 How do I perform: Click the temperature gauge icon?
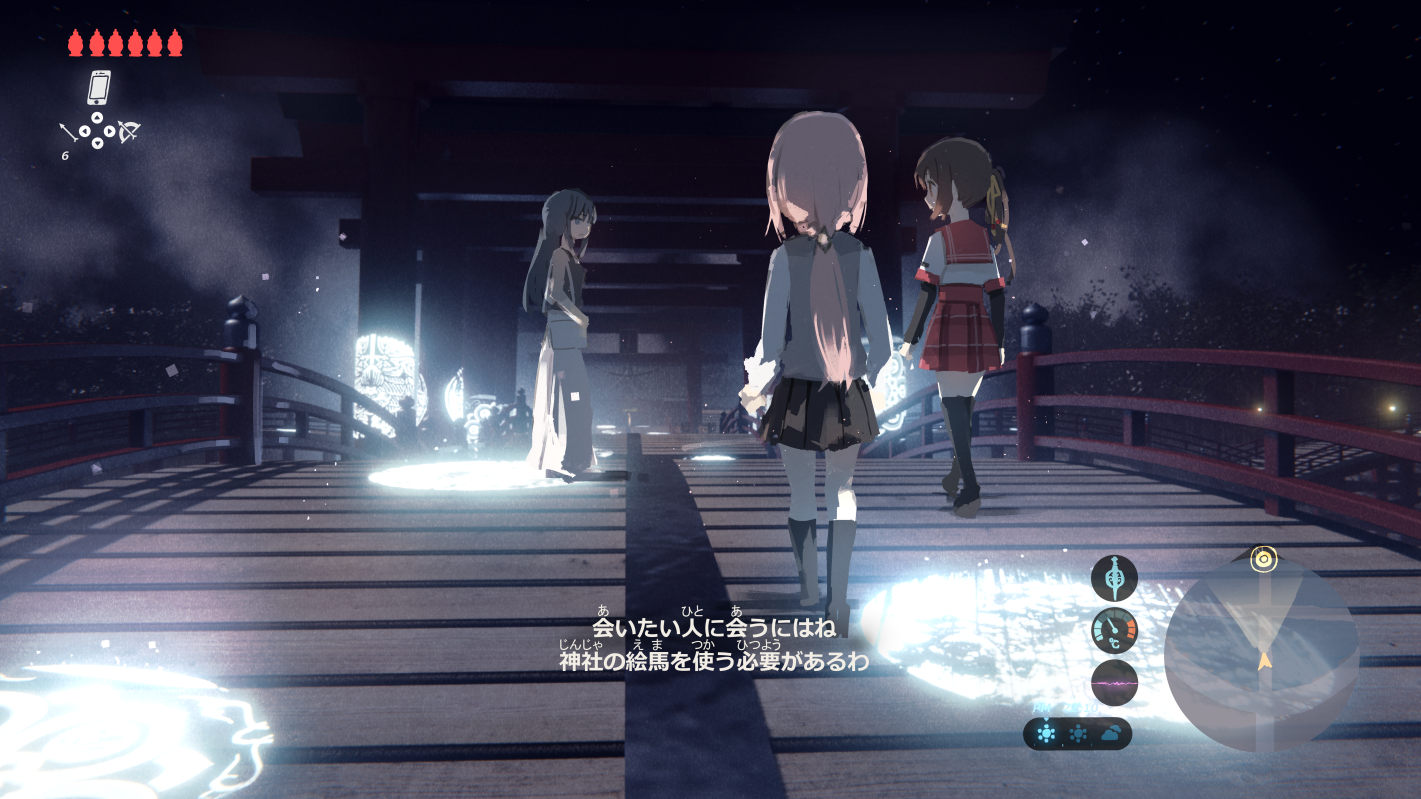pos(1114,630)
